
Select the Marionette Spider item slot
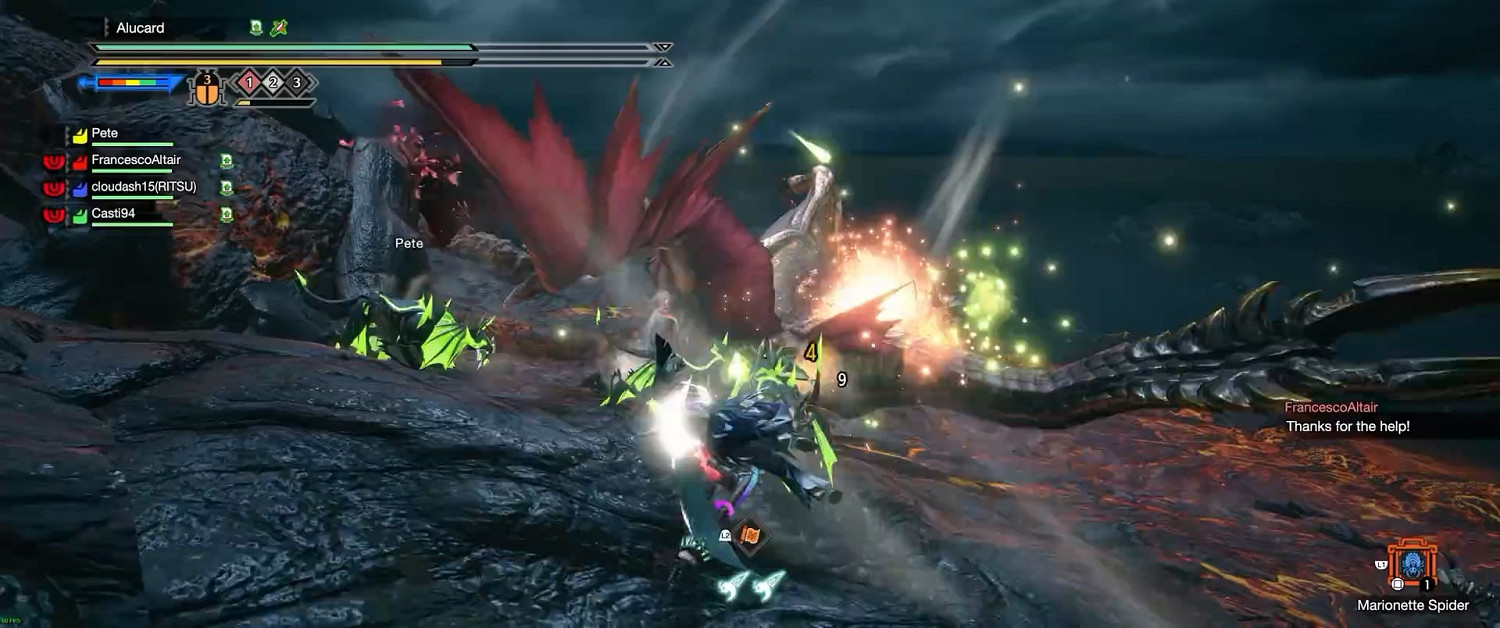pos(1412,566)
